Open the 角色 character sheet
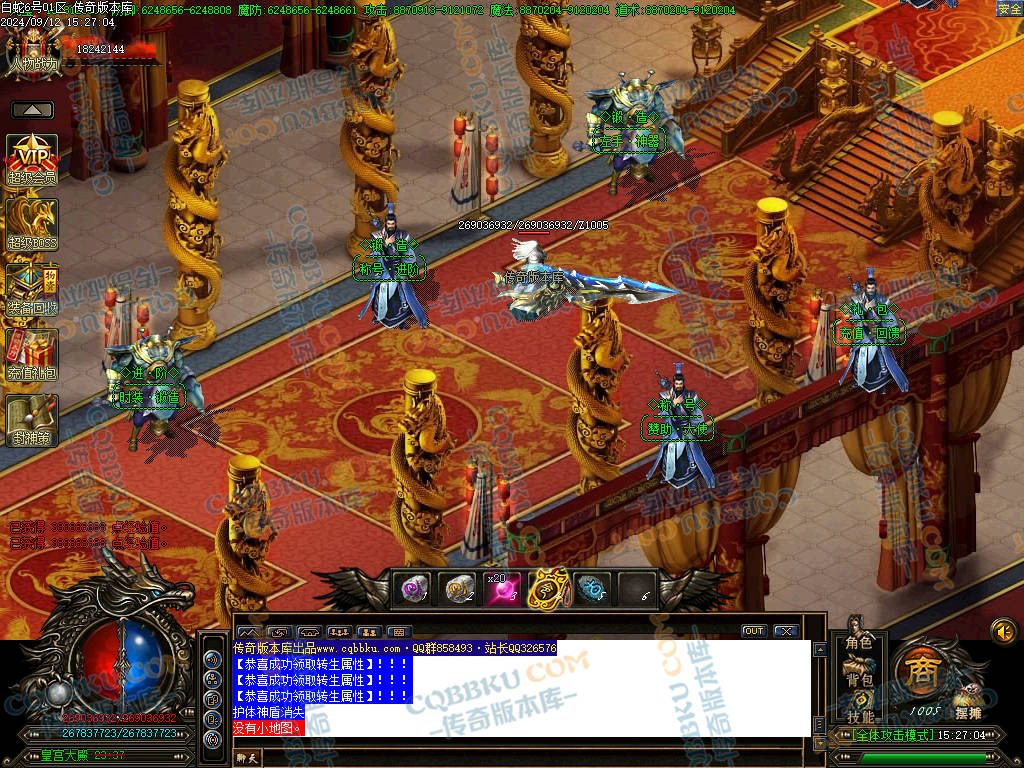The width and height of the screenshot is (1024, 768). [x=858, y=643]
